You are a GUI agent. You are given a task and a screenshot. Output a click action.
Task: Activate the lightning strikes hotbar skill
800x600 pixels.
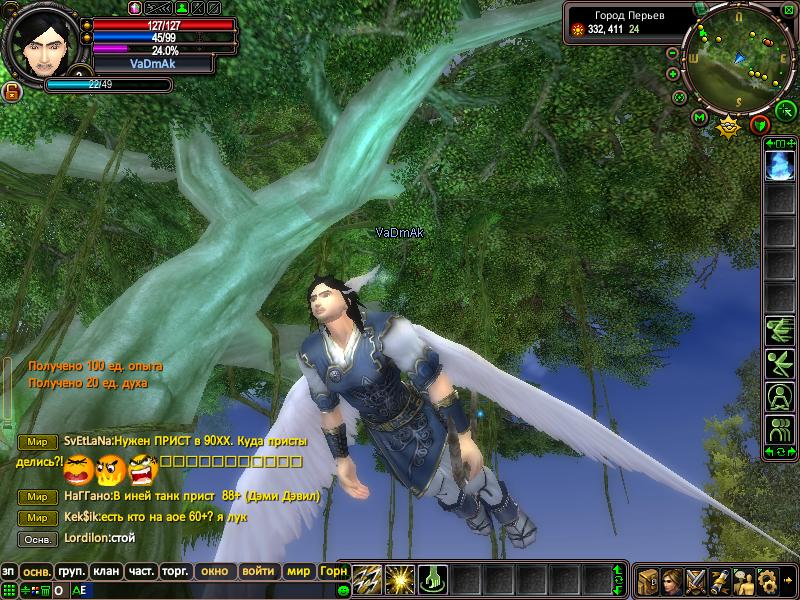pyautogui.click(x=367, y=578)
